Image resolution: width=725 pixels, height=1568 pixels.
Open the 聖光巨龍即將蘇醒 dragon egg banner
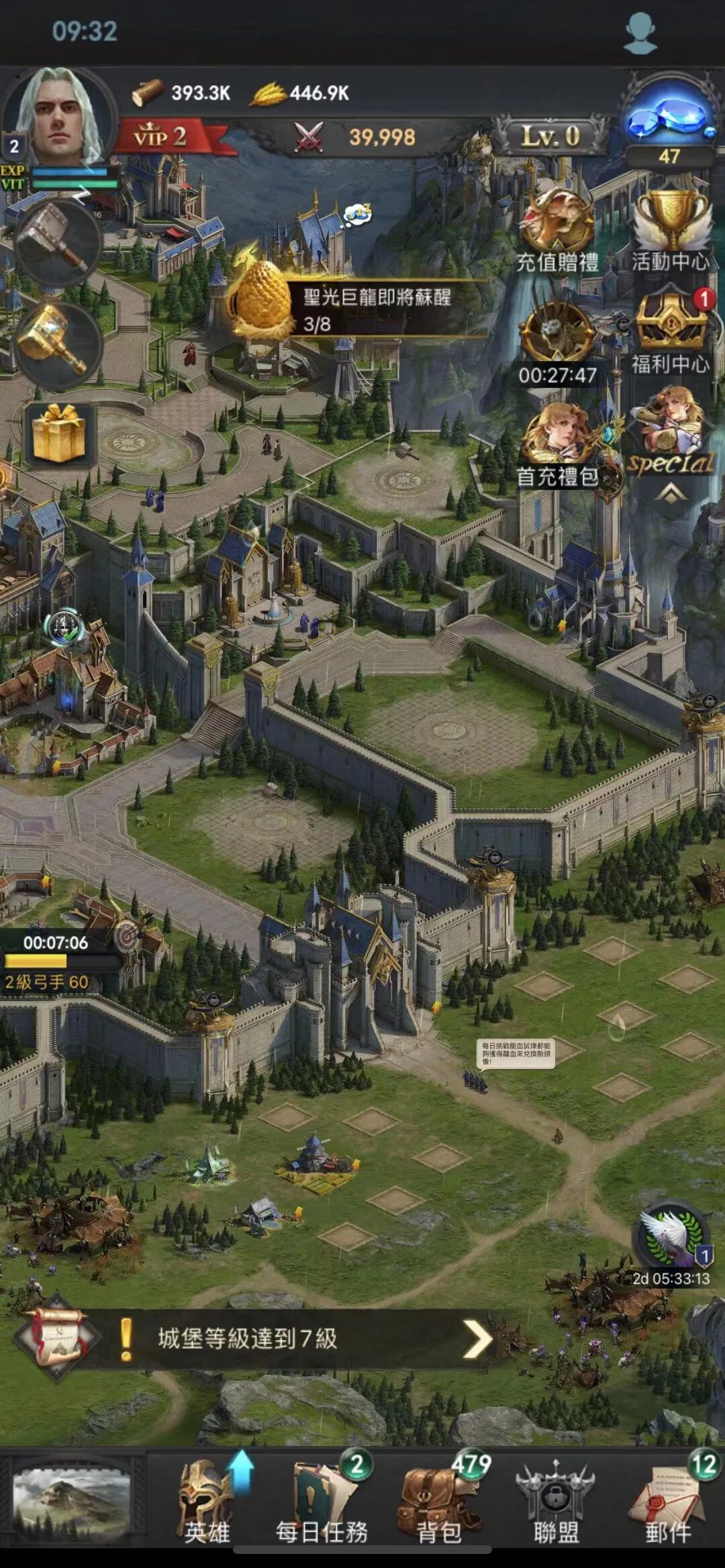[x=356, y=309]
